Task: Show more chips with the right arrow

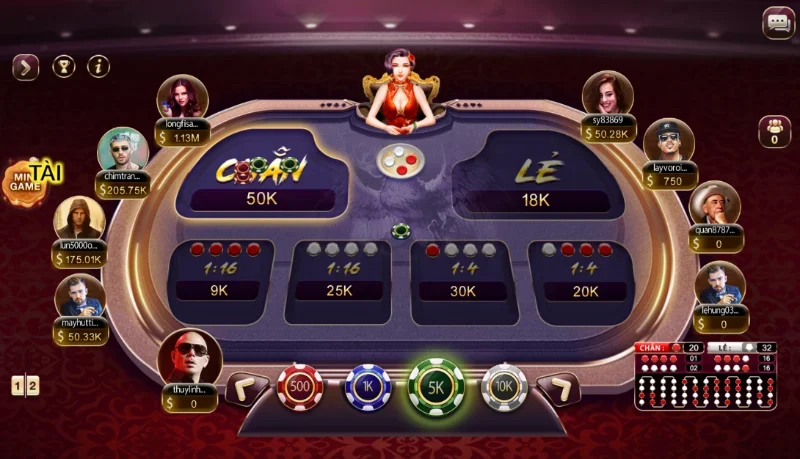Action: [558, 388]
